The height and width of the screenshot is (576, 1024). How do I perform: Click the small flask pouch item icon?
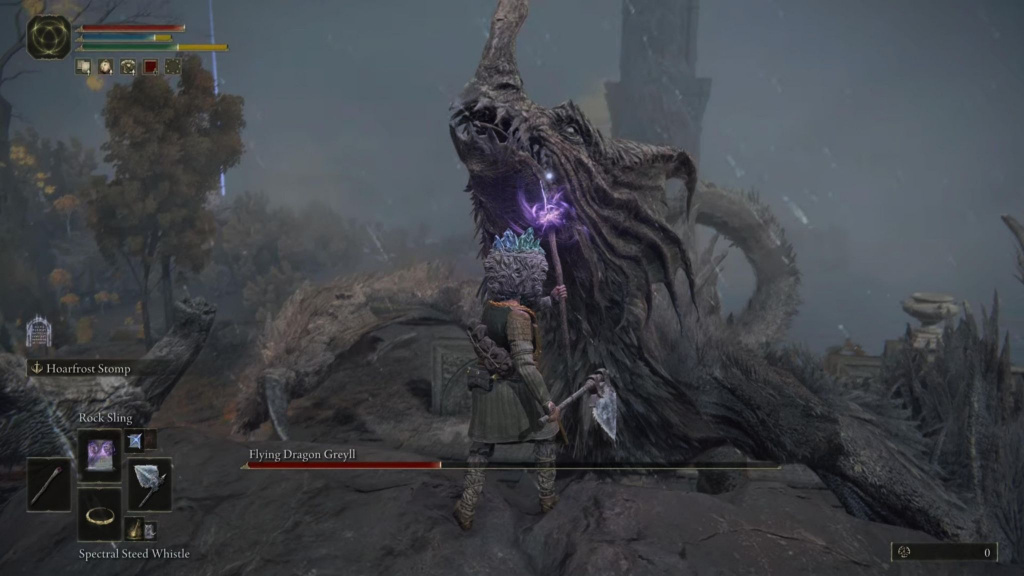(136, 529)
